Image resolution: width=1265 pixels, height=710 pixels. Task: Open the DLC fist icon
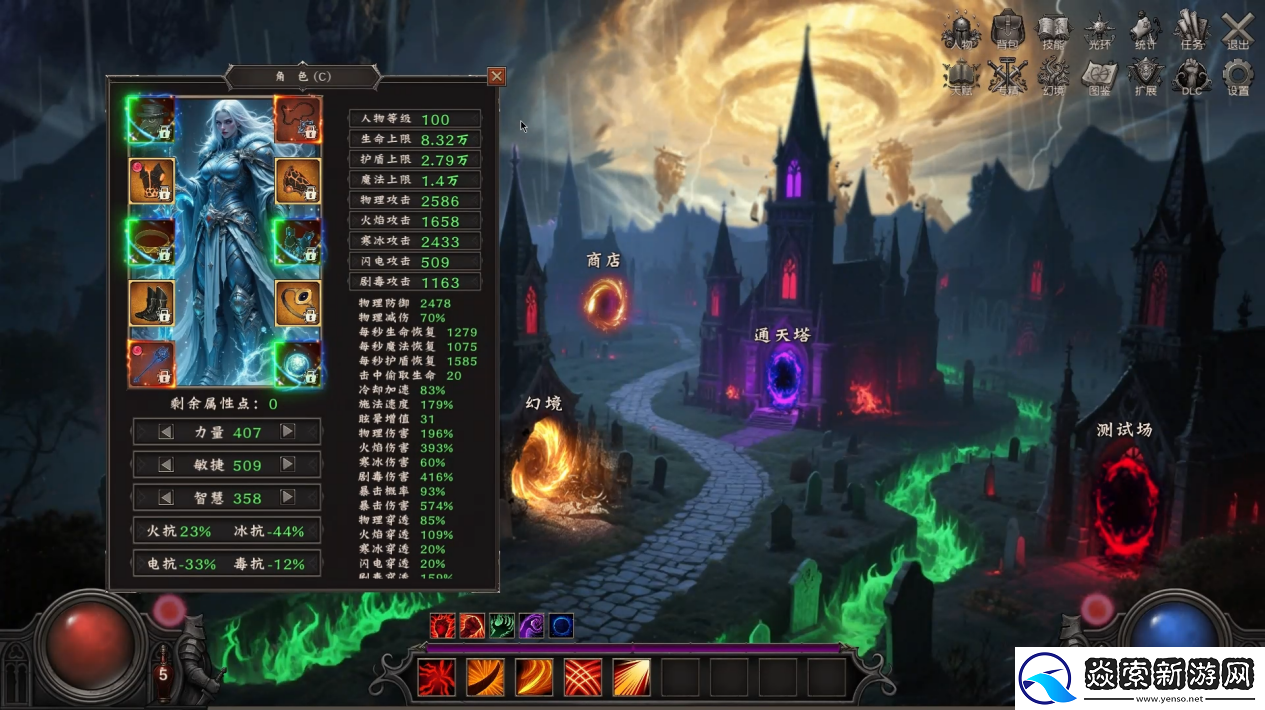(1192, 76)
